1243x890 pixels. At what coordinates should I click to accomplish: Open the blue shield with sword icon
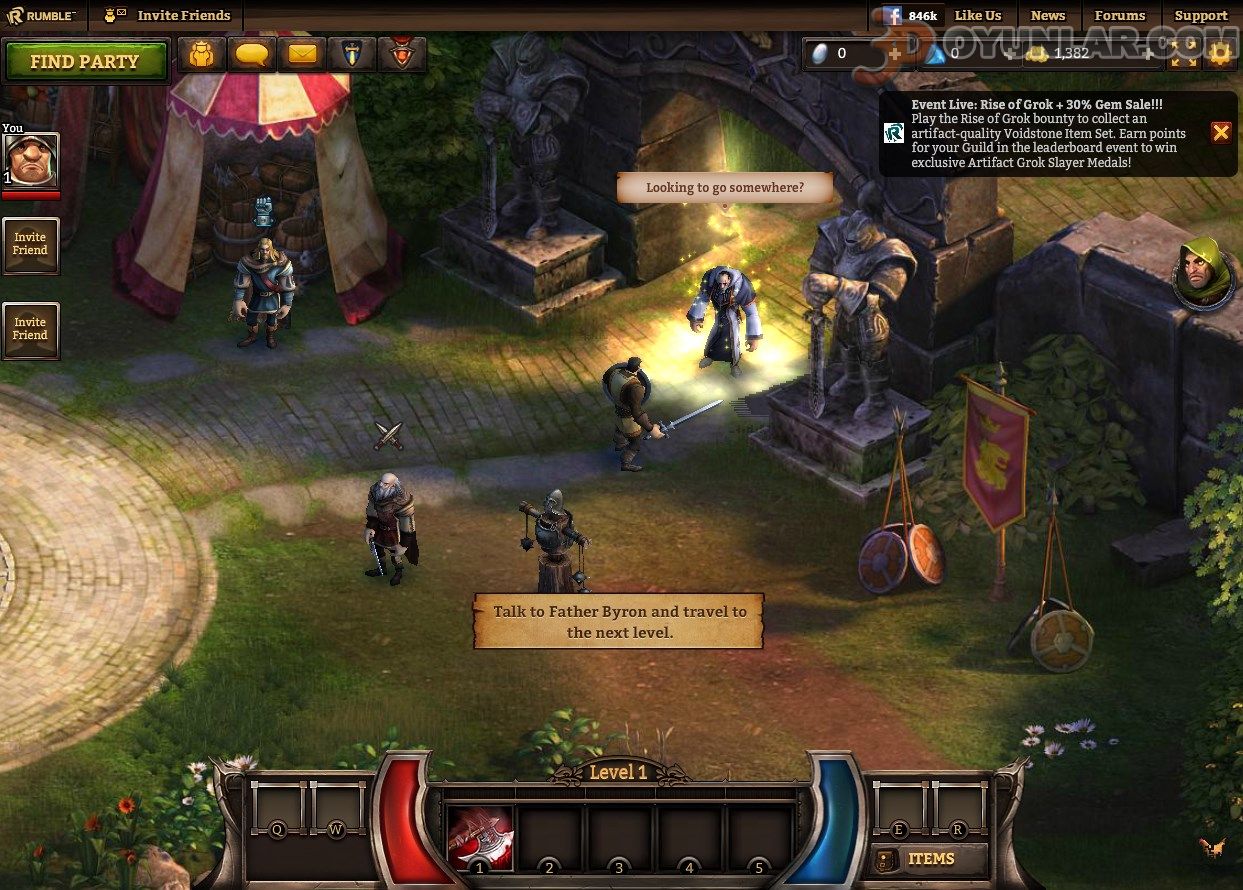point(352,54)
